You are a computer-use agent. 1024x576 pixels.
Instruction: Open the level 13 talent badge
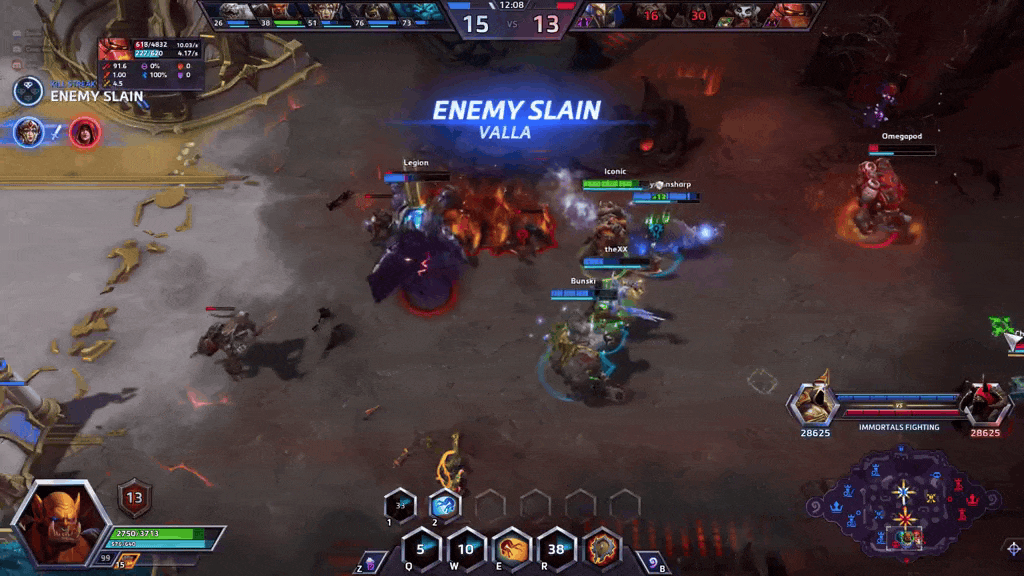click(134, 497)
